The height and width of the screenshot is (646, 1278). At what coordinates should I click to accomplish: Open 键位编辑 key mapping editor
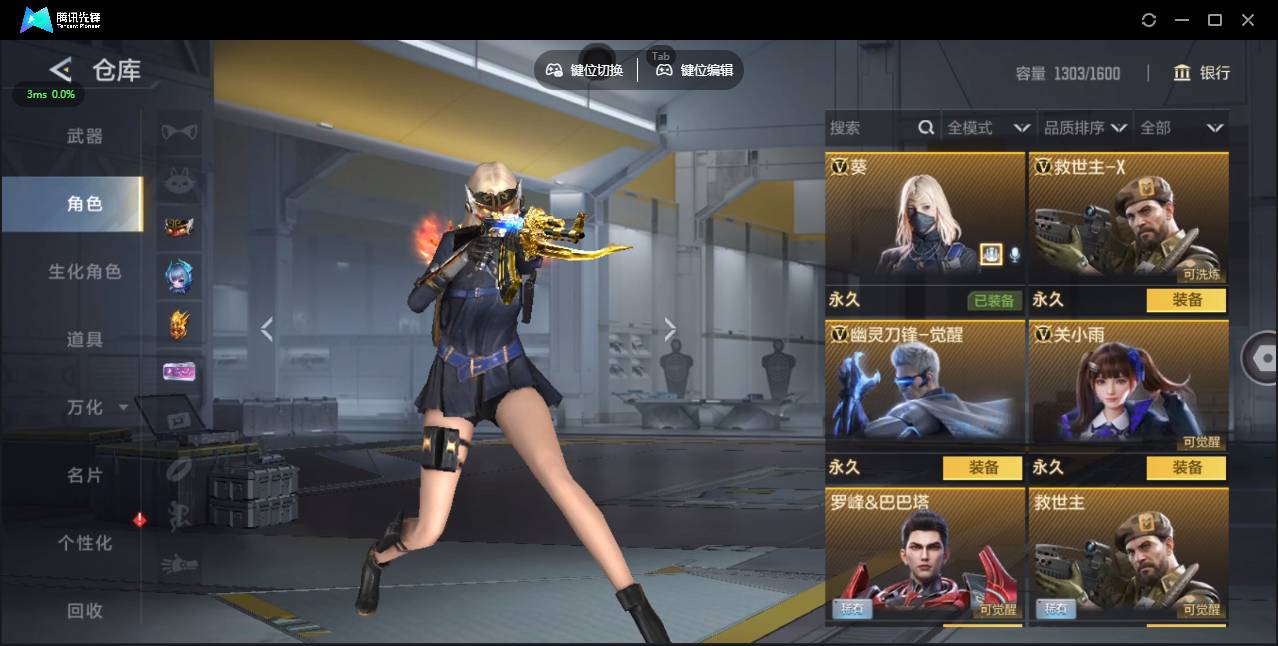pos(696,70)
